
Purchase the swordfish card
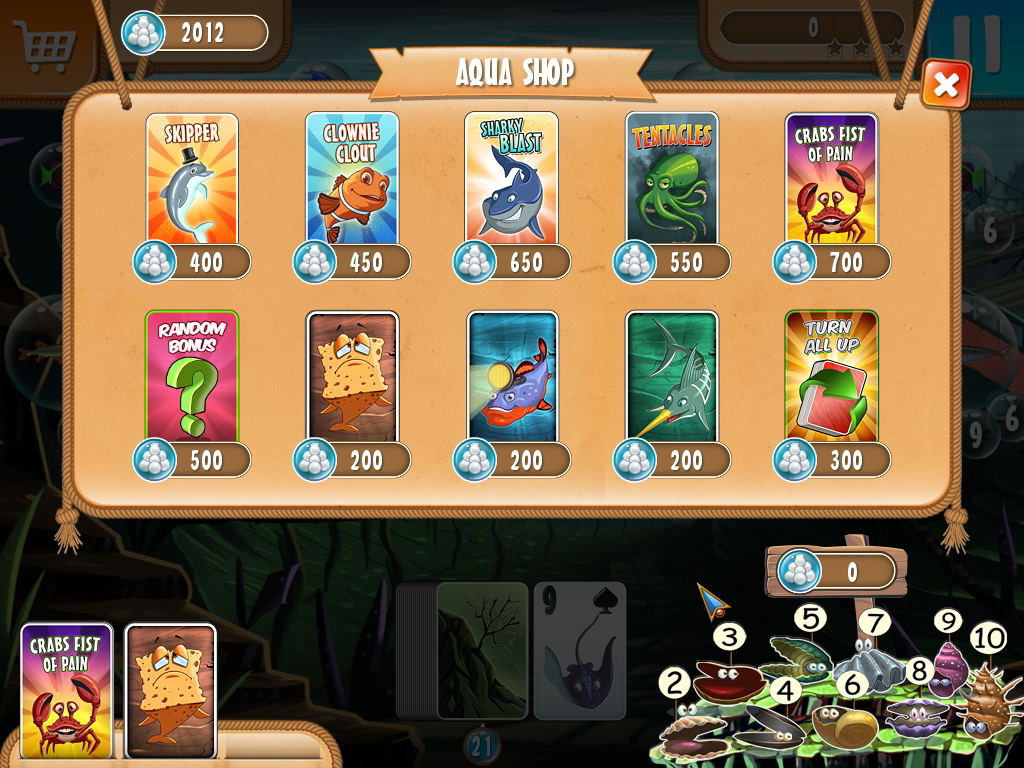click(671, 377)
